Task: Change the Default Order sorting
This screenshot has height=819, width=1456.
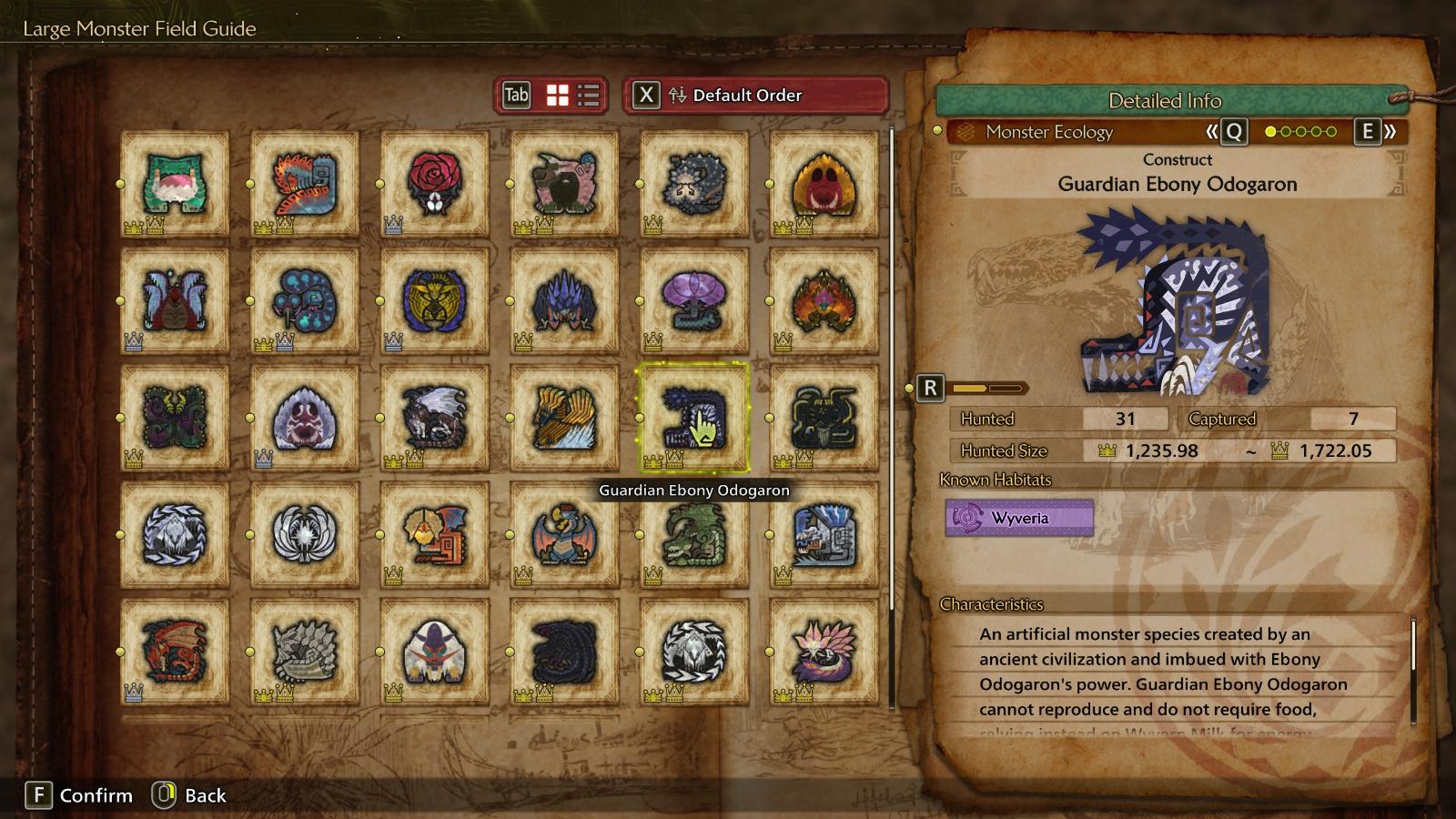Action: pos(754,96)
